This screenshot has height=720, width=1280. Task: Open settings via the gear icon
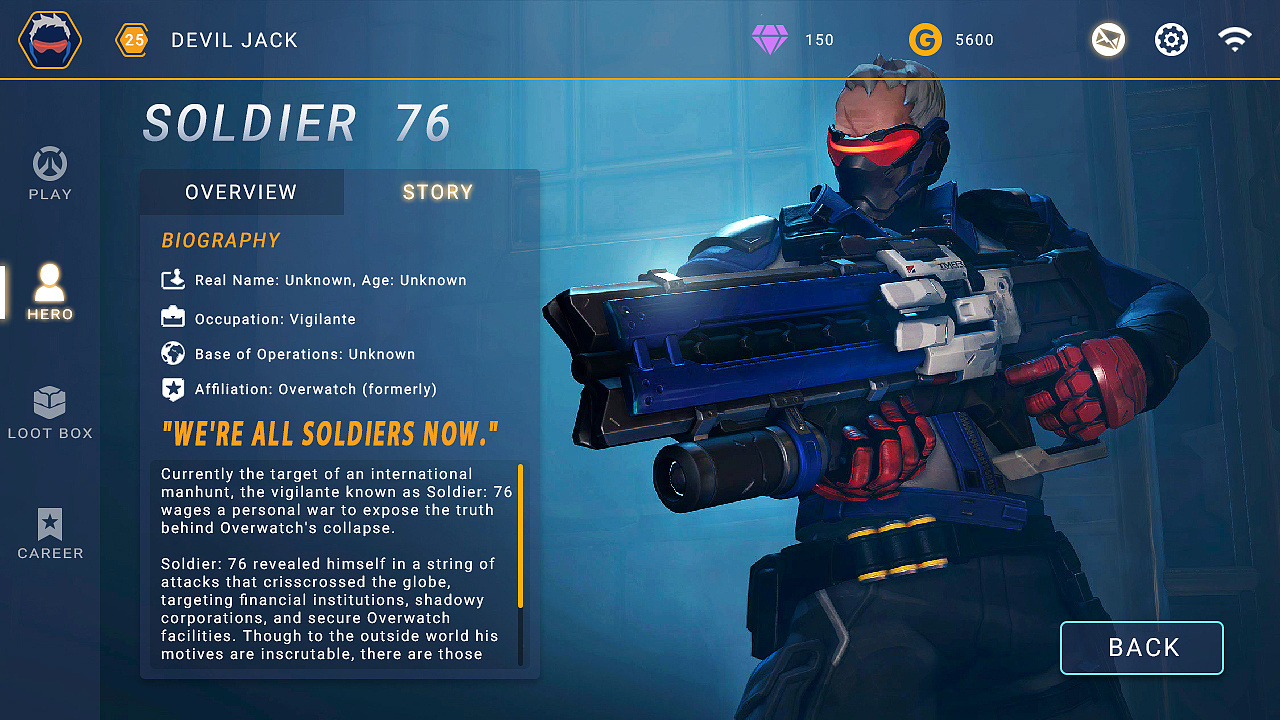pyautogui.click(x=1171, y=40)
